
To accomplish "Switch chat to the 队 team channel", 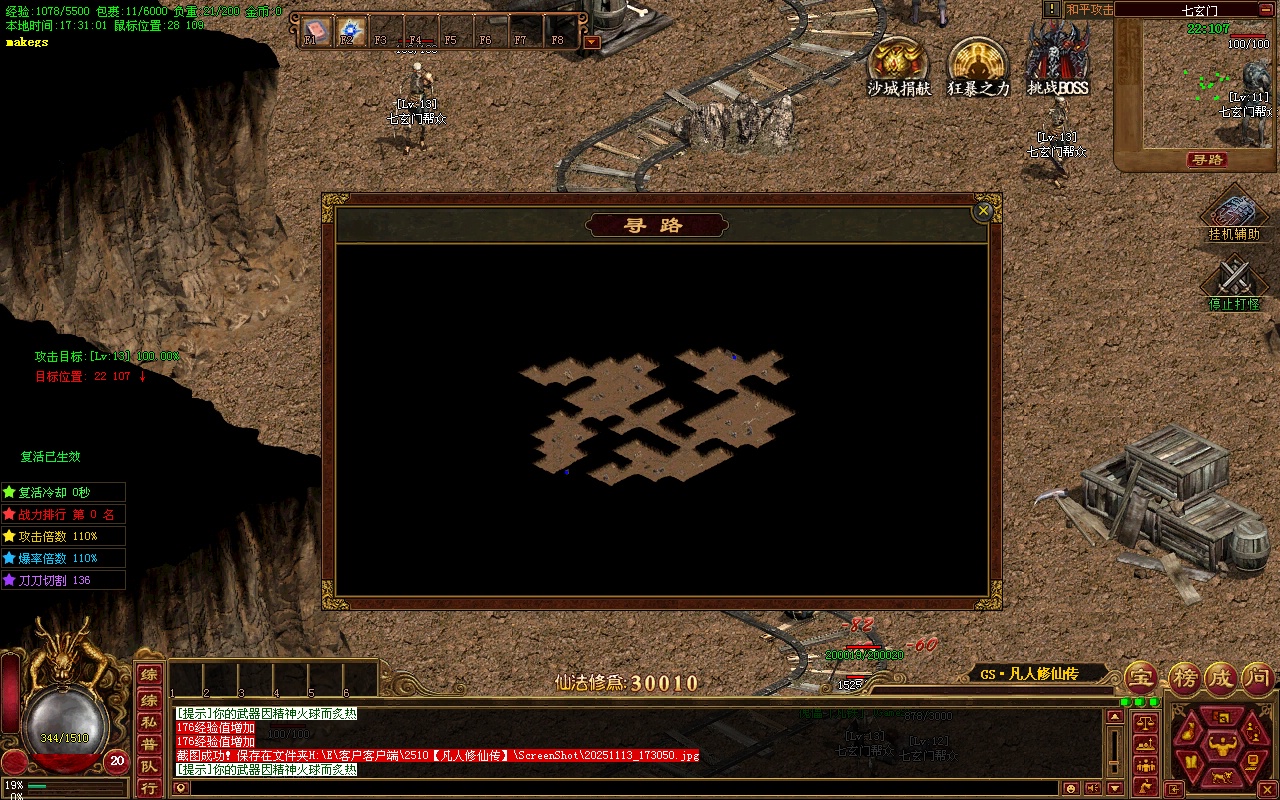I will pyautogui.click(x=148, y=766).
